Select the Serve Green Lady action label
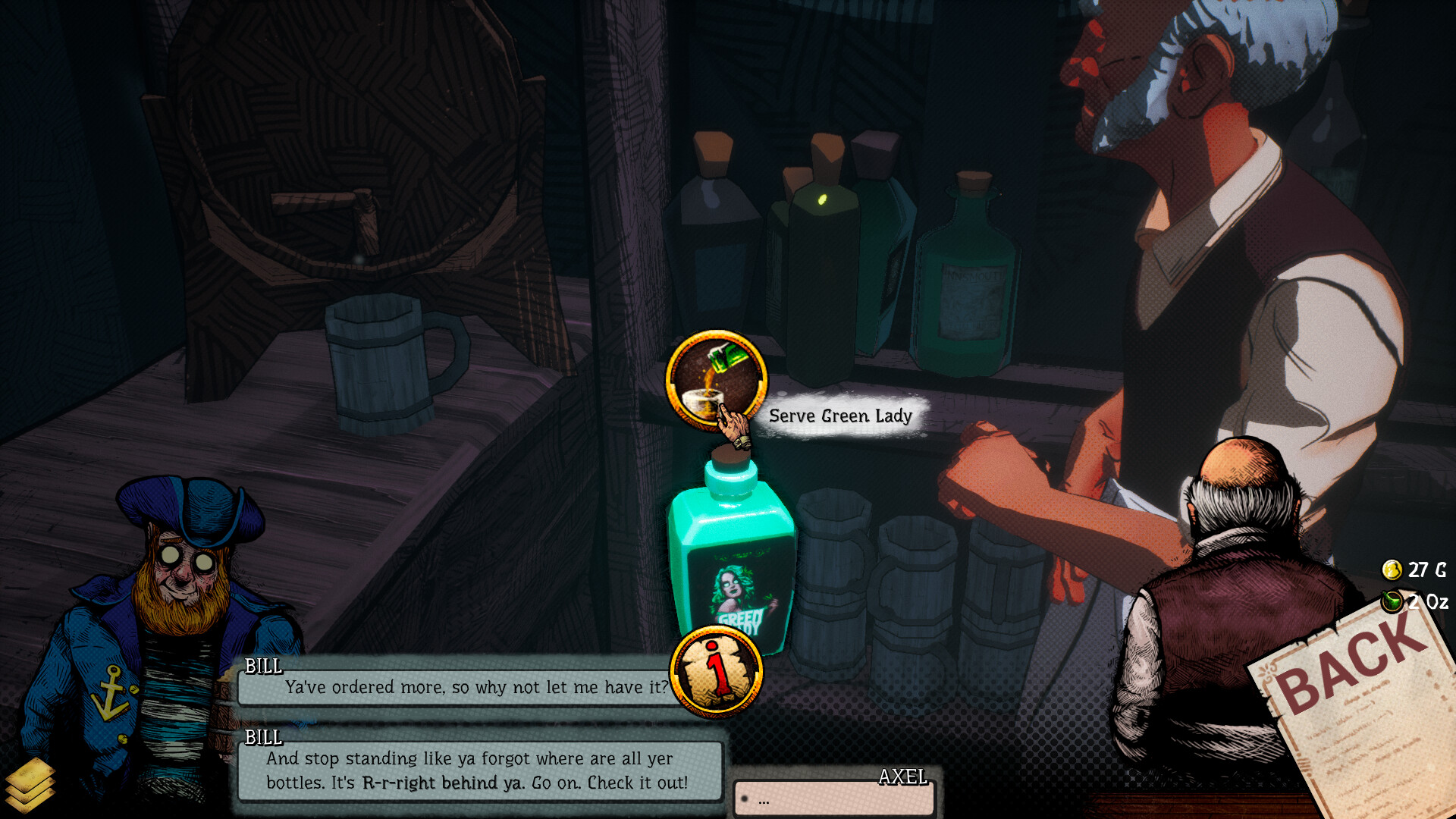Image resolution: width=1456 pixels, height=819 pixels. (840, 416)
